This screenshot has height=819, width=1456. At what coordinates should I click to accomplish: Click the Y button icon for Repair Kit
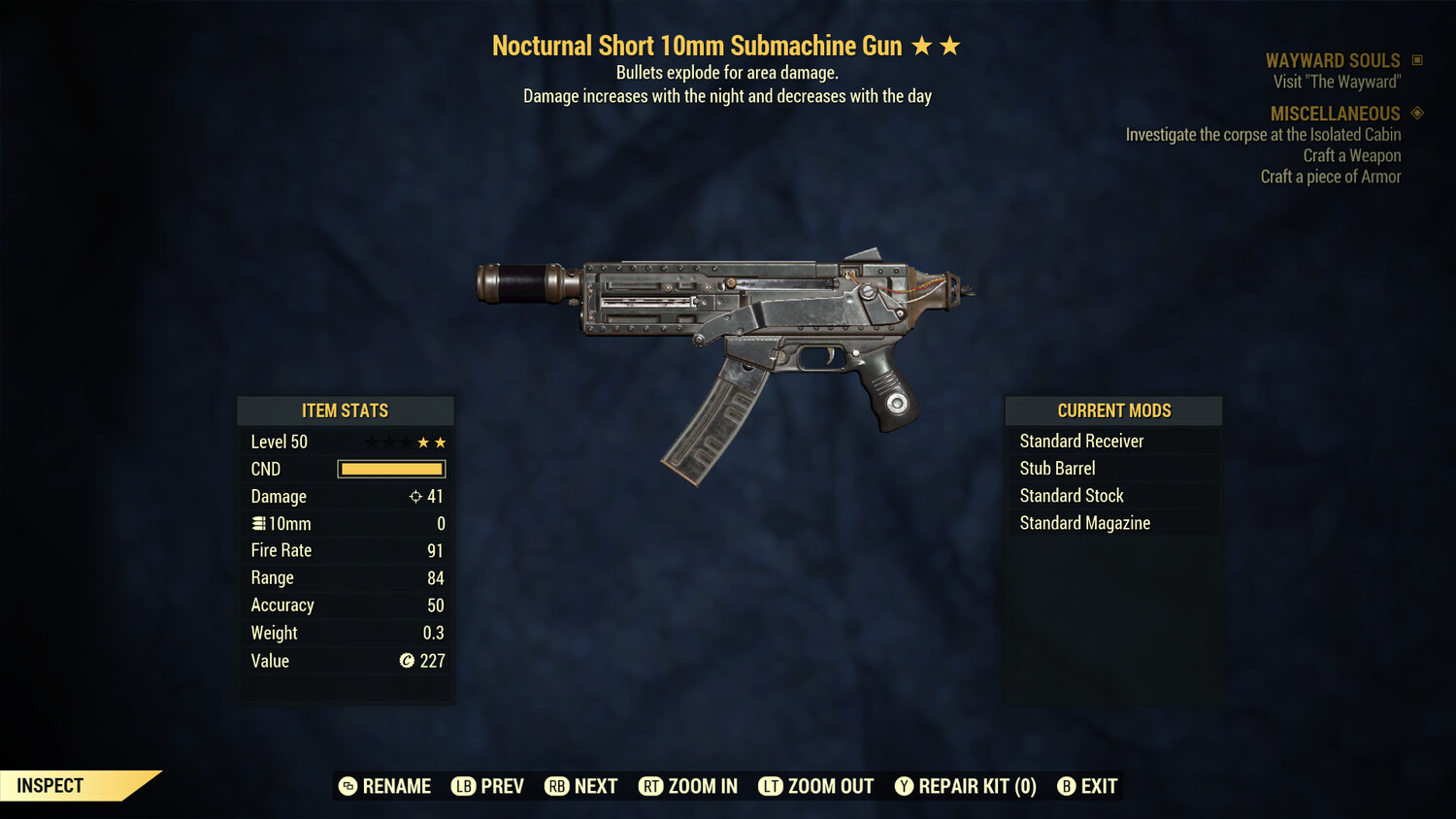(x=904, y=786)
